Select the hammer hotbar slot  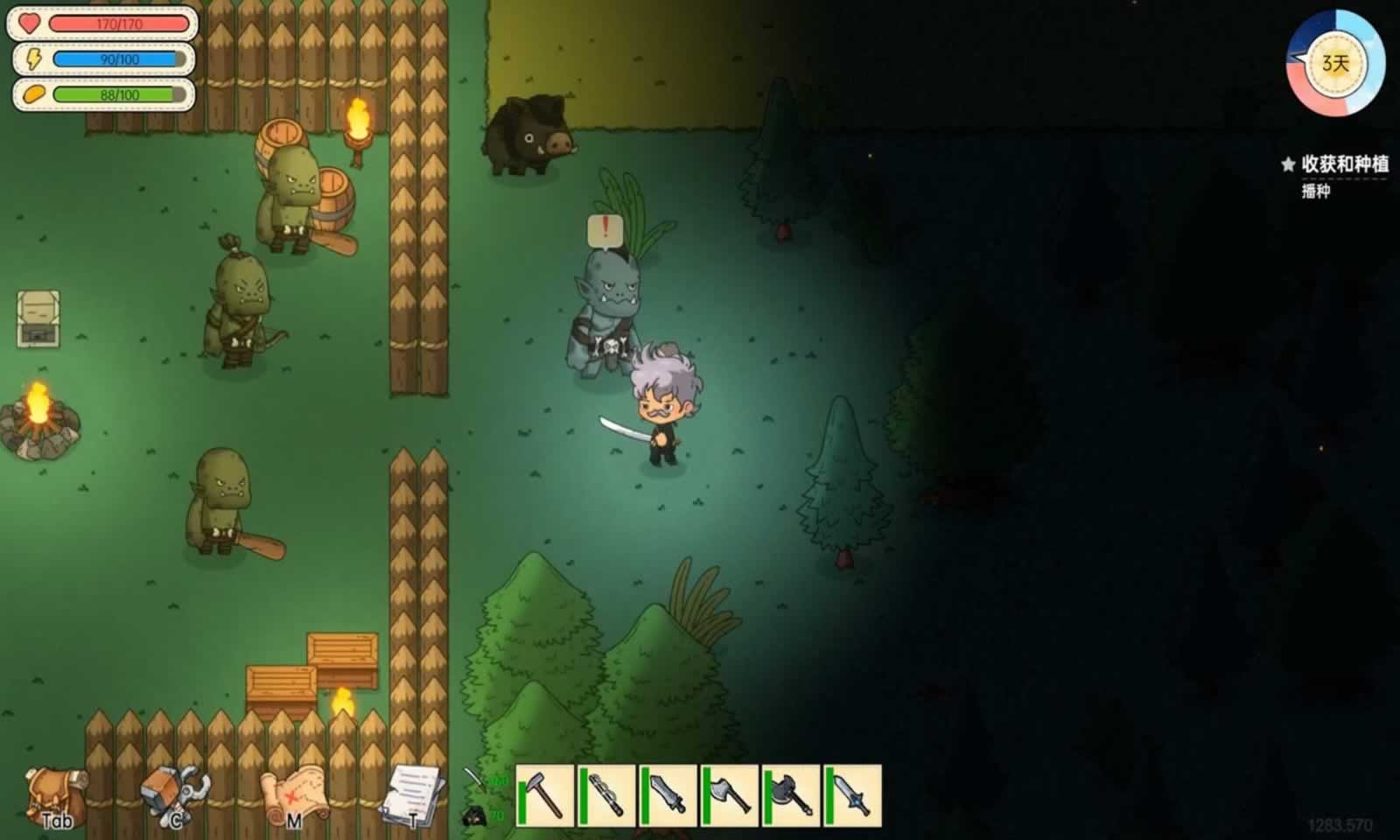[x=545, y=795]
